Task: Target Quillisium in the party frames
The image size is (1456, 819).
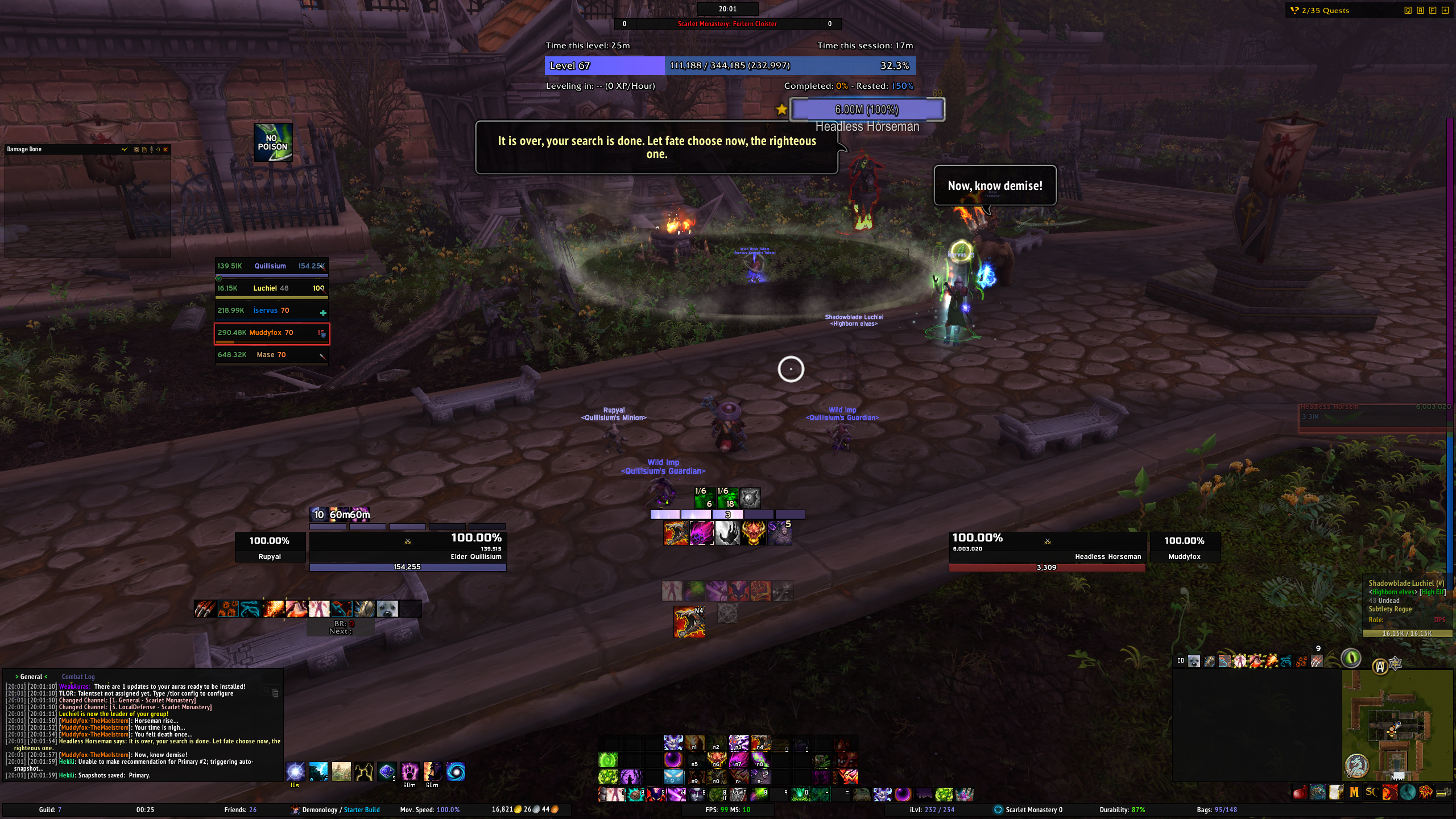Action: click(271, 266)
